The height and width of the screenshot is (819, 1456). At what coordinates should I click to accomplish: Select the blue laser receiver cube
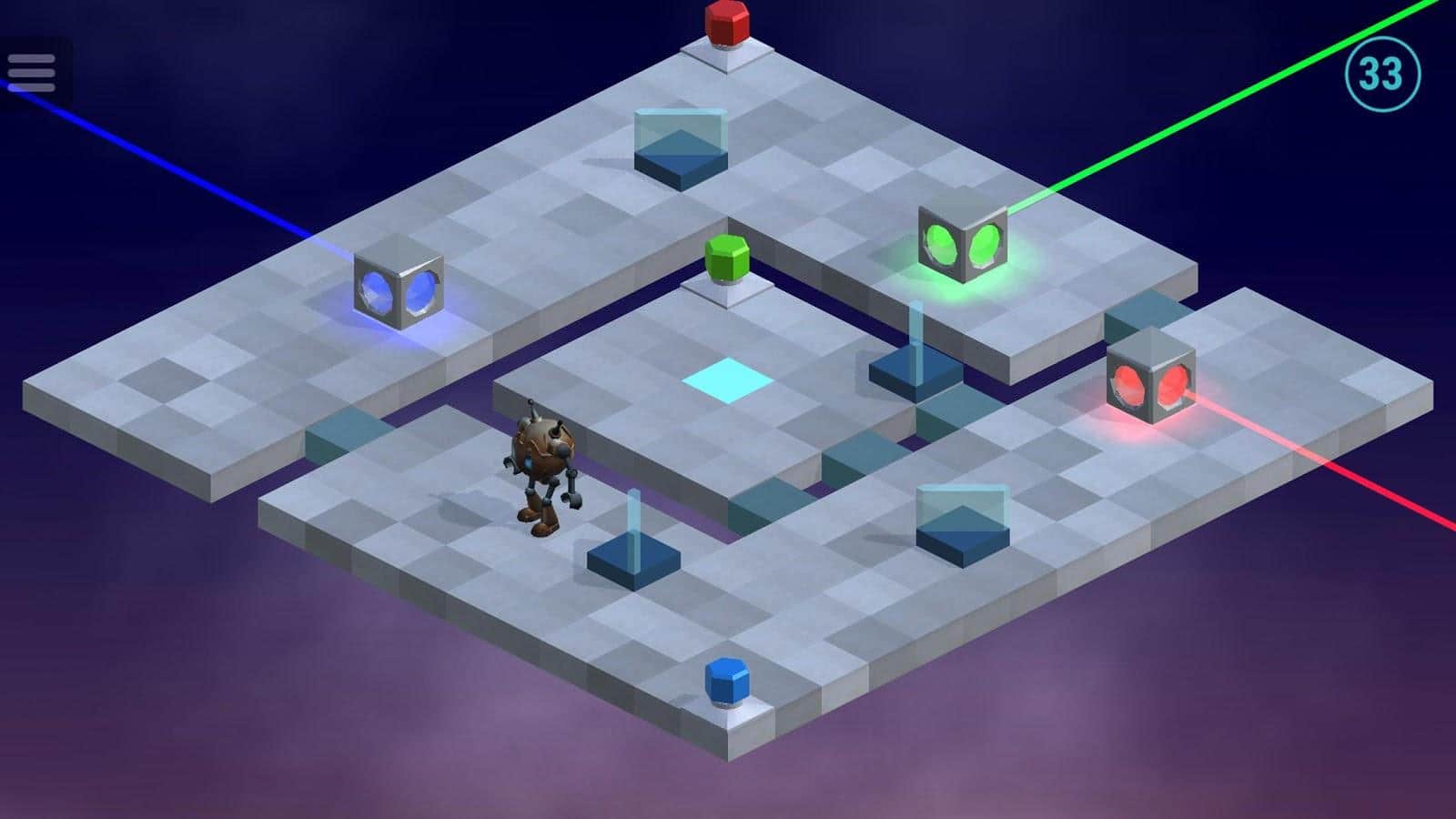[x=398, y=288]
